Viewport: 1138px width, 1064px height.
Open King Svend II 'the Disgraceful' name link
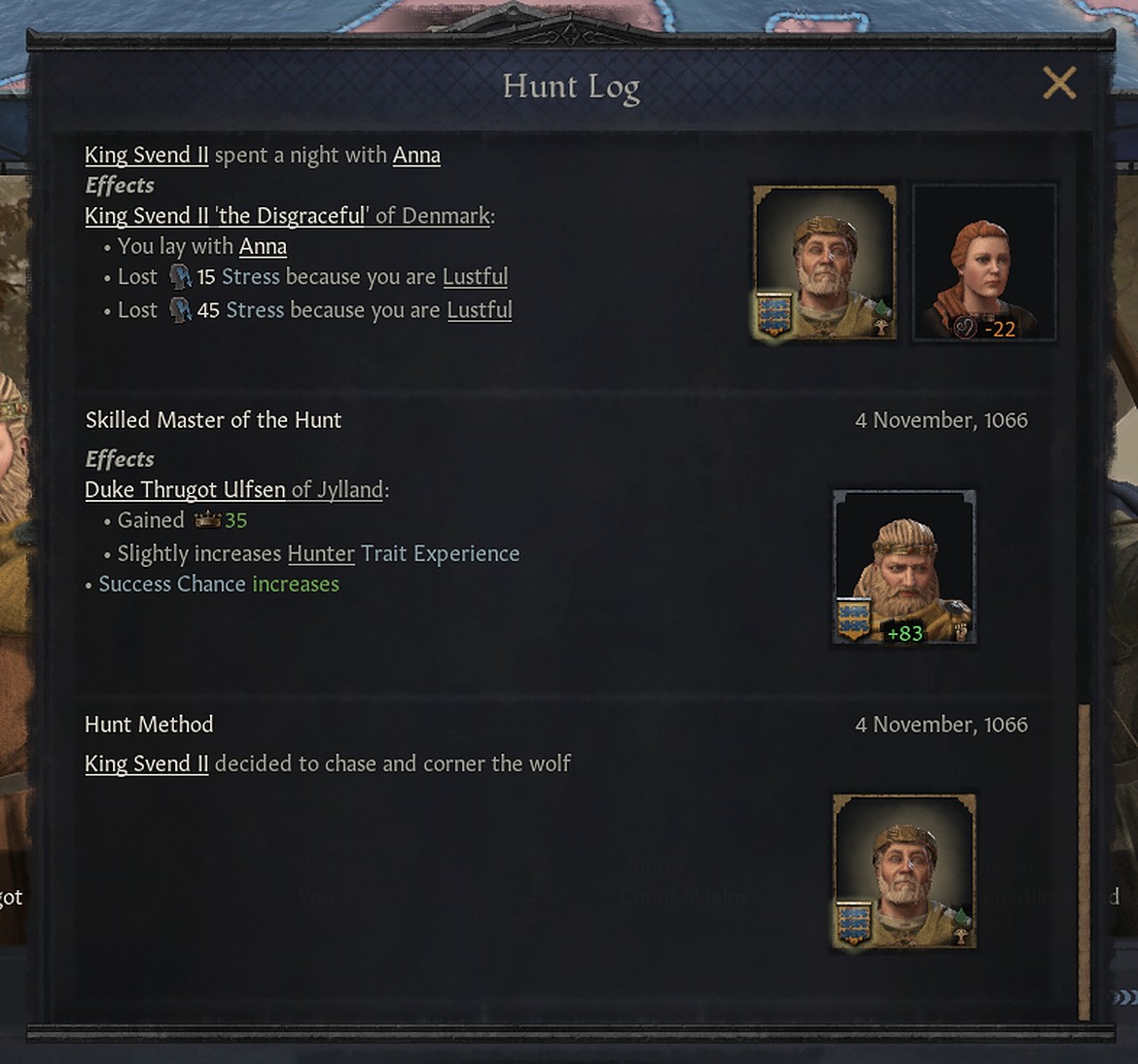(226, 216)
